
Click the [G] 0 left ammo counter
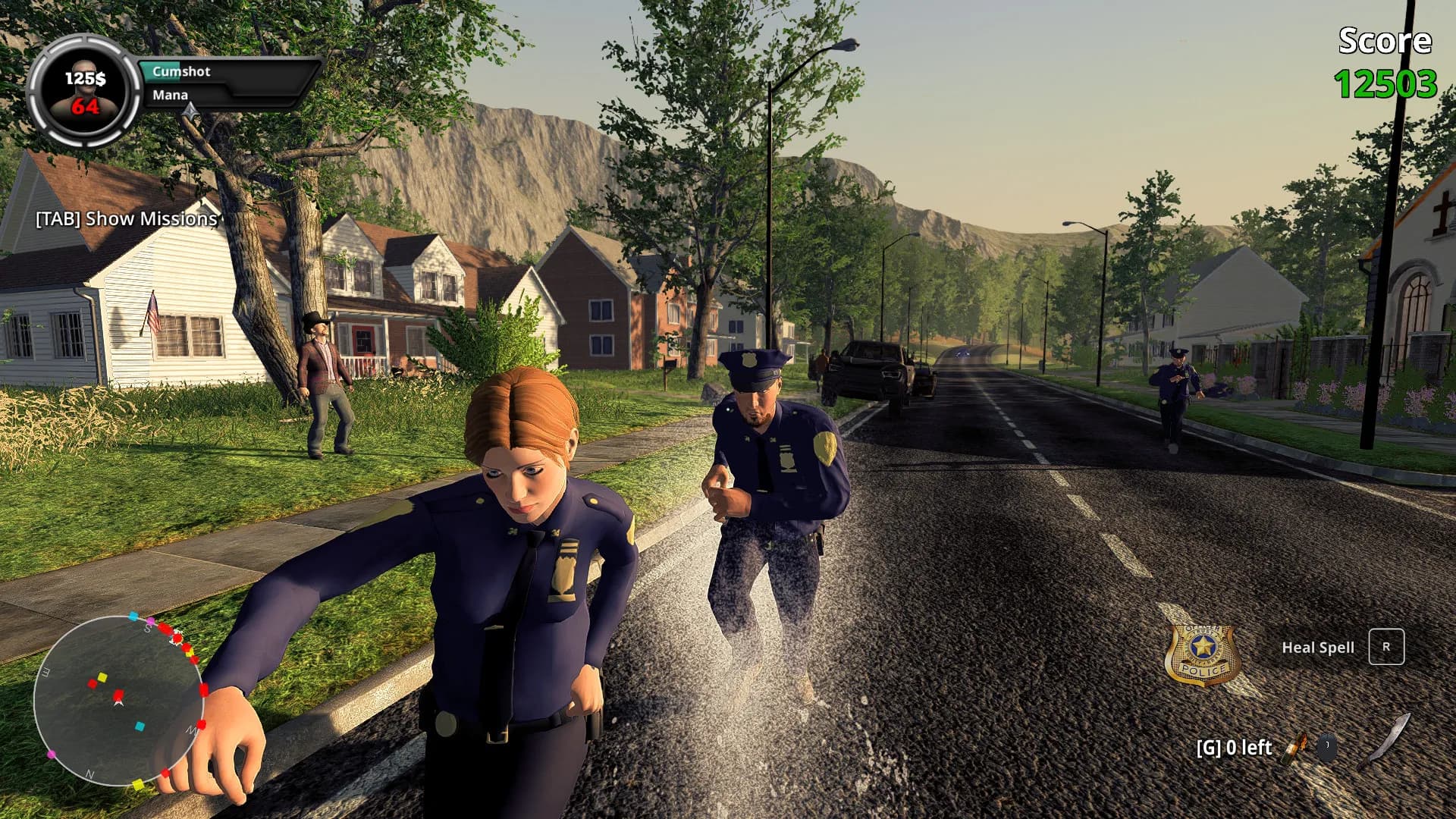pos(1234,747)
